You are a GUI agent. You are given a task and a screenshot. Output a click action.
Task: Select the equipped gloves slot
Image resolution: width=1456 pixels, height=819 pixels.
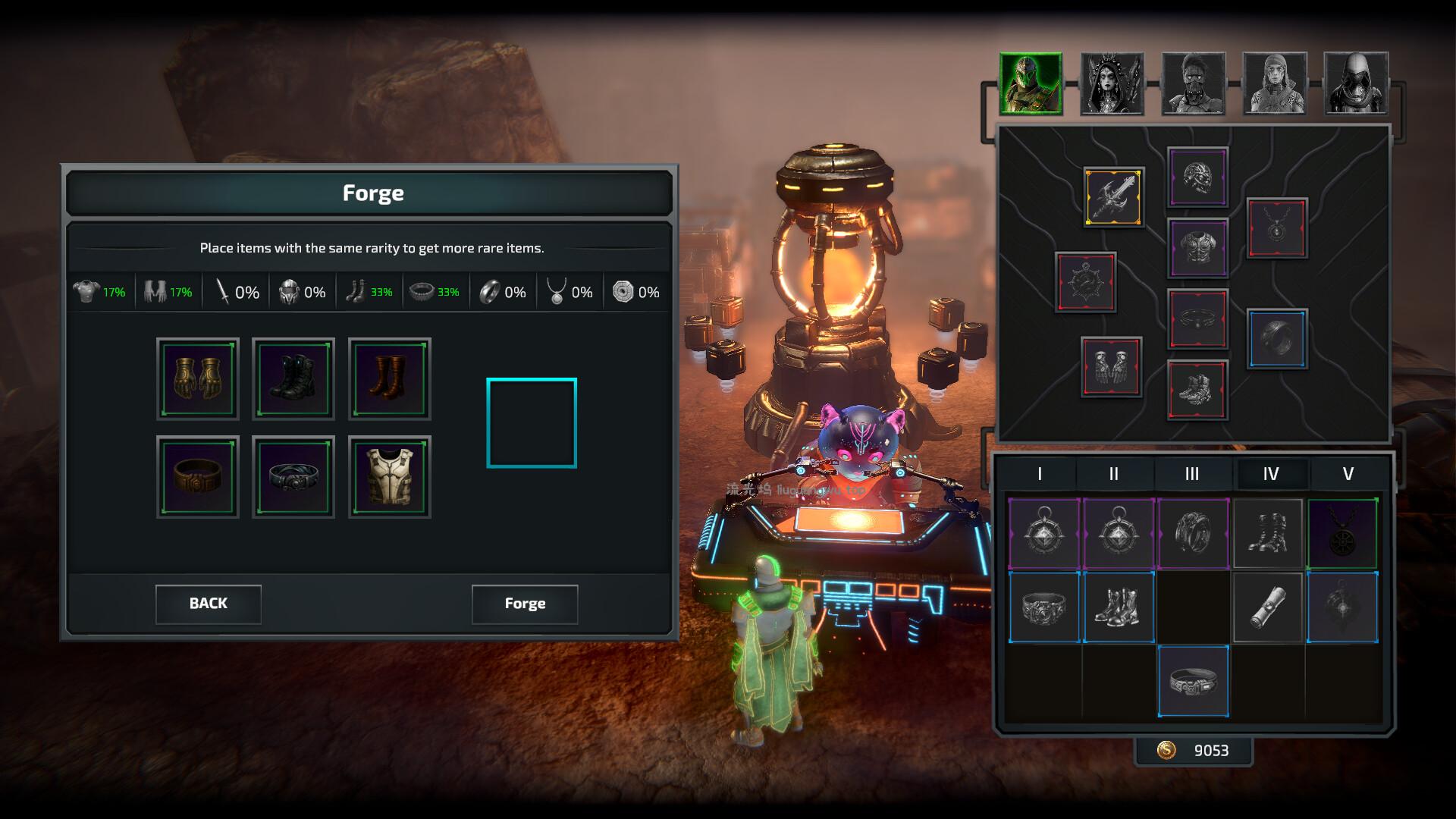[1111, 367]
